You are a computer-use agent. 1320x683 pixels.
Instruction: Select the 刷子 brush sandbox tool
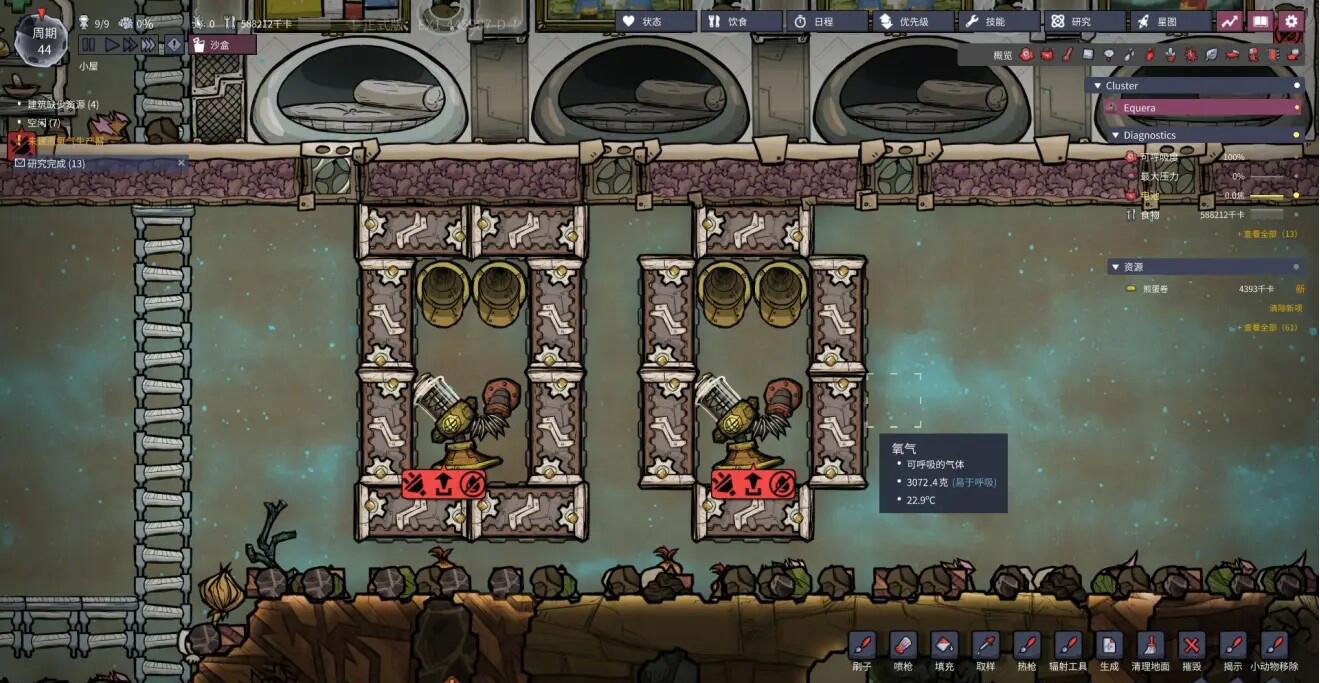pos(862,650)
